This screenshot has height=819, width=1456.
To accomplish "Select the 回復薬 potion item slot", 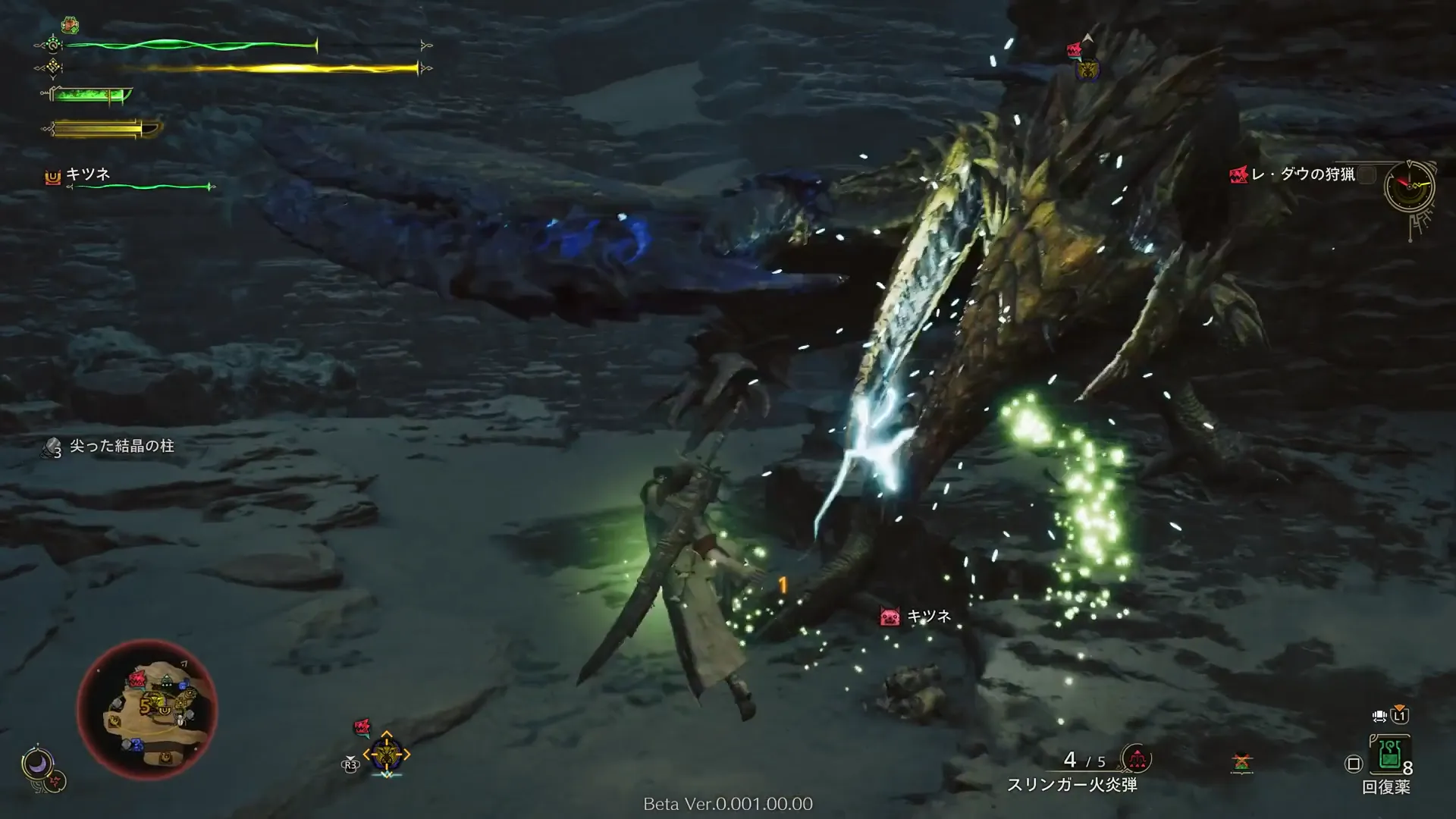I will pos(1389,755).
